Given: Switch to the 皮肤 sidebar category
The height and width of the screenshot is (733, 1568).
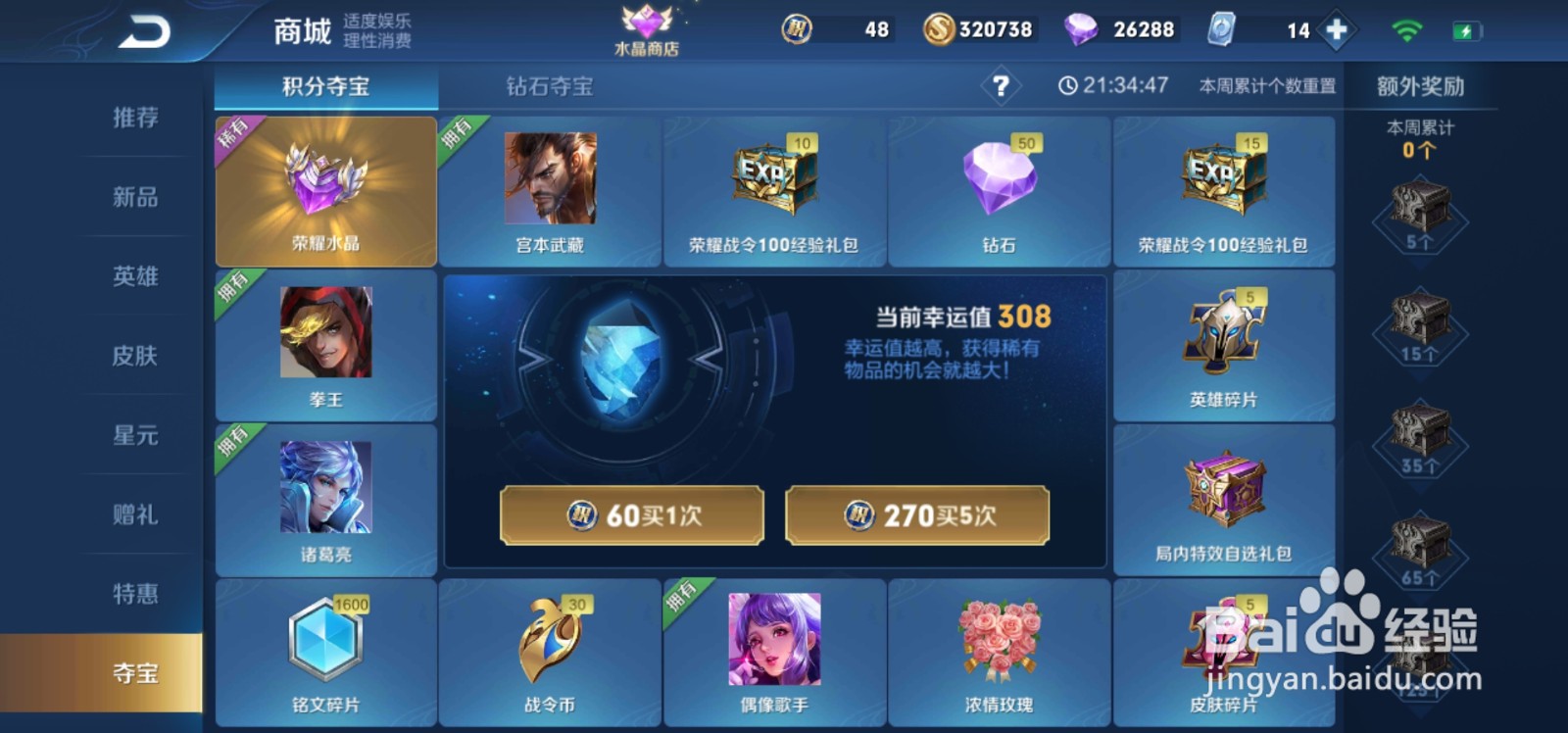Looking at the screenshot, I should (134, 357).
